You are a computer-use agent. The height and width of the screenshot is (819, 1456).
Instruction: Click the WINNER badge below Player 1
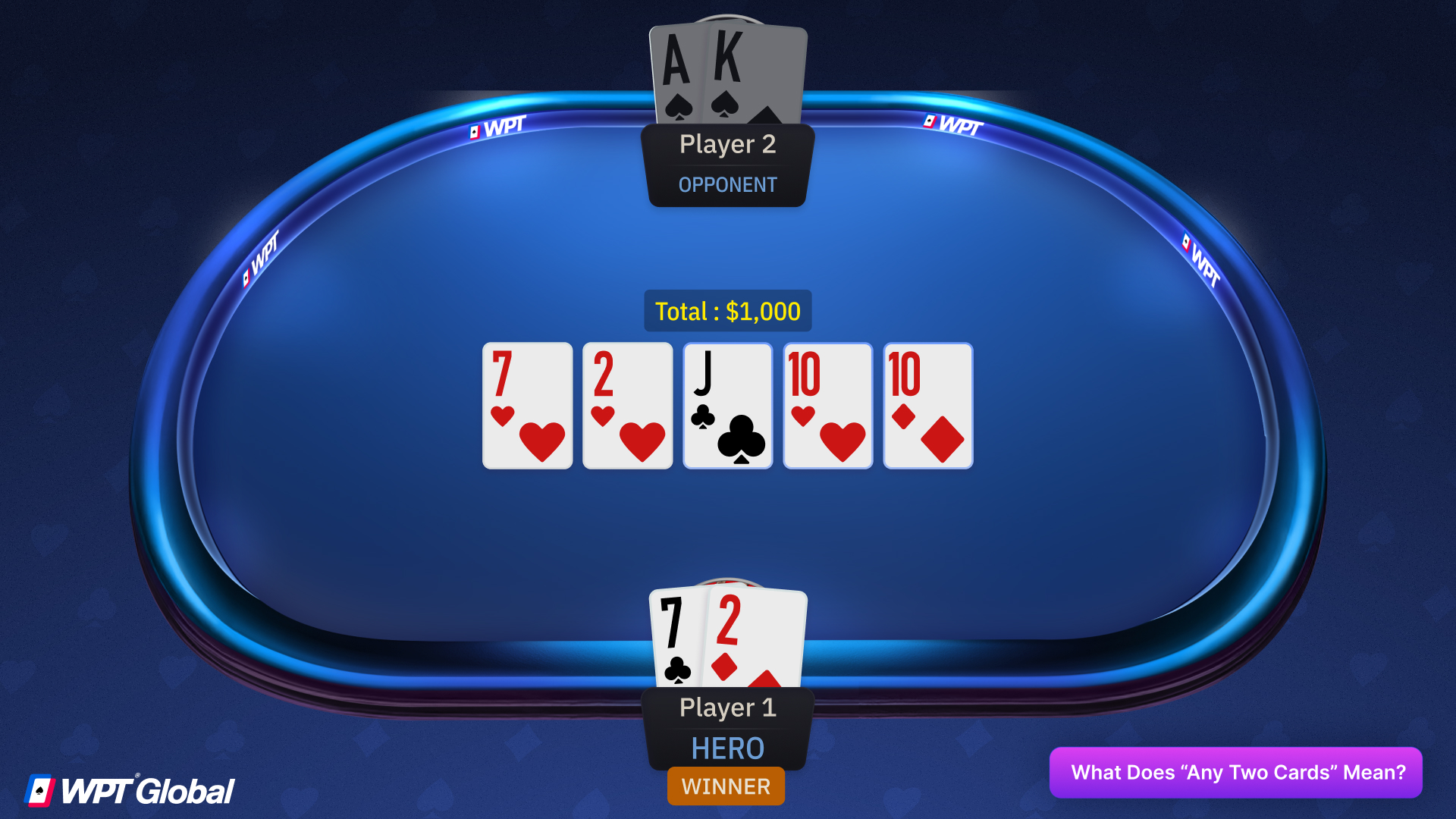pyautogui.click(x=726, y=786)
